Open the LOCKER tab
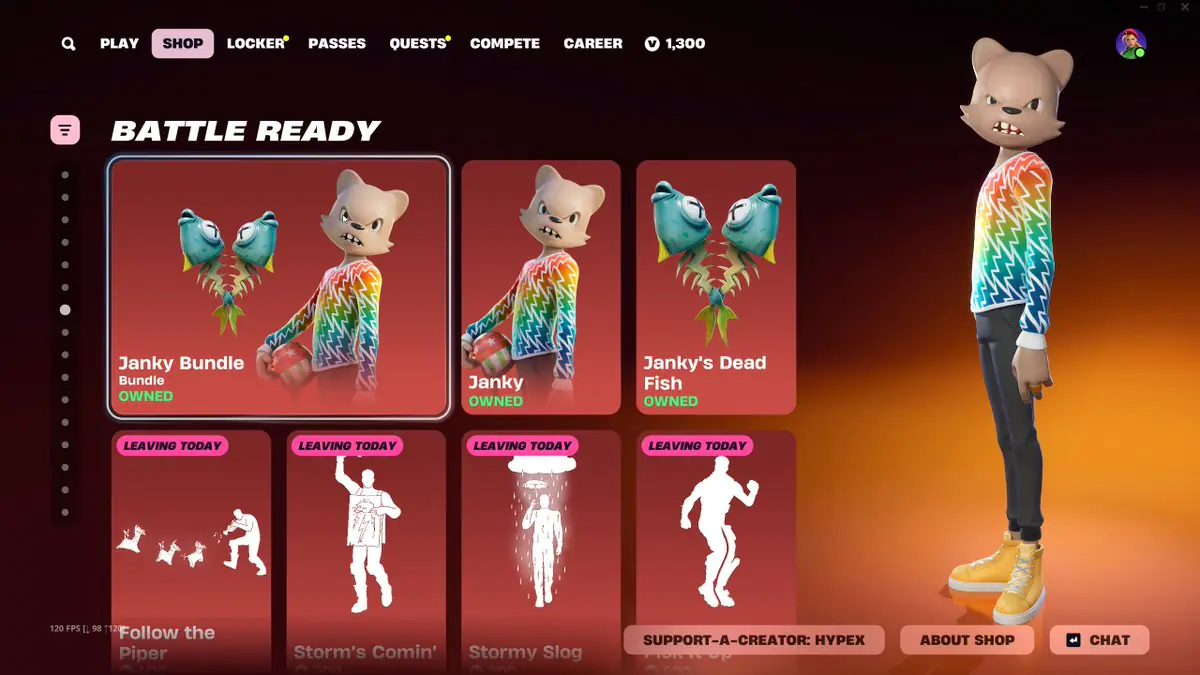1200x675 pixels. coord(255,44)
